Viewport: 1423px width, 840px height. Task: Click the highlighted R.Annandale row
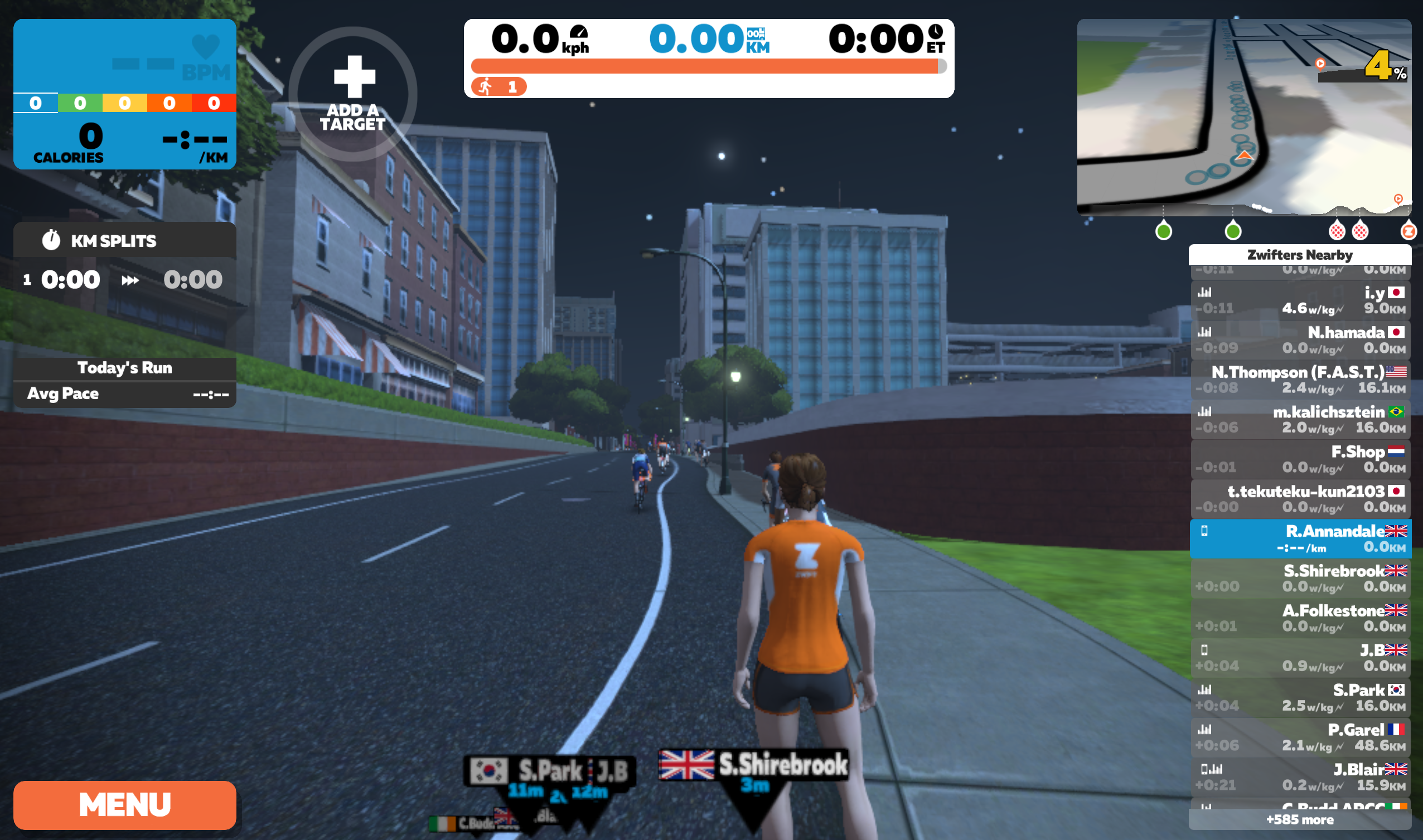coord(1300,538)
